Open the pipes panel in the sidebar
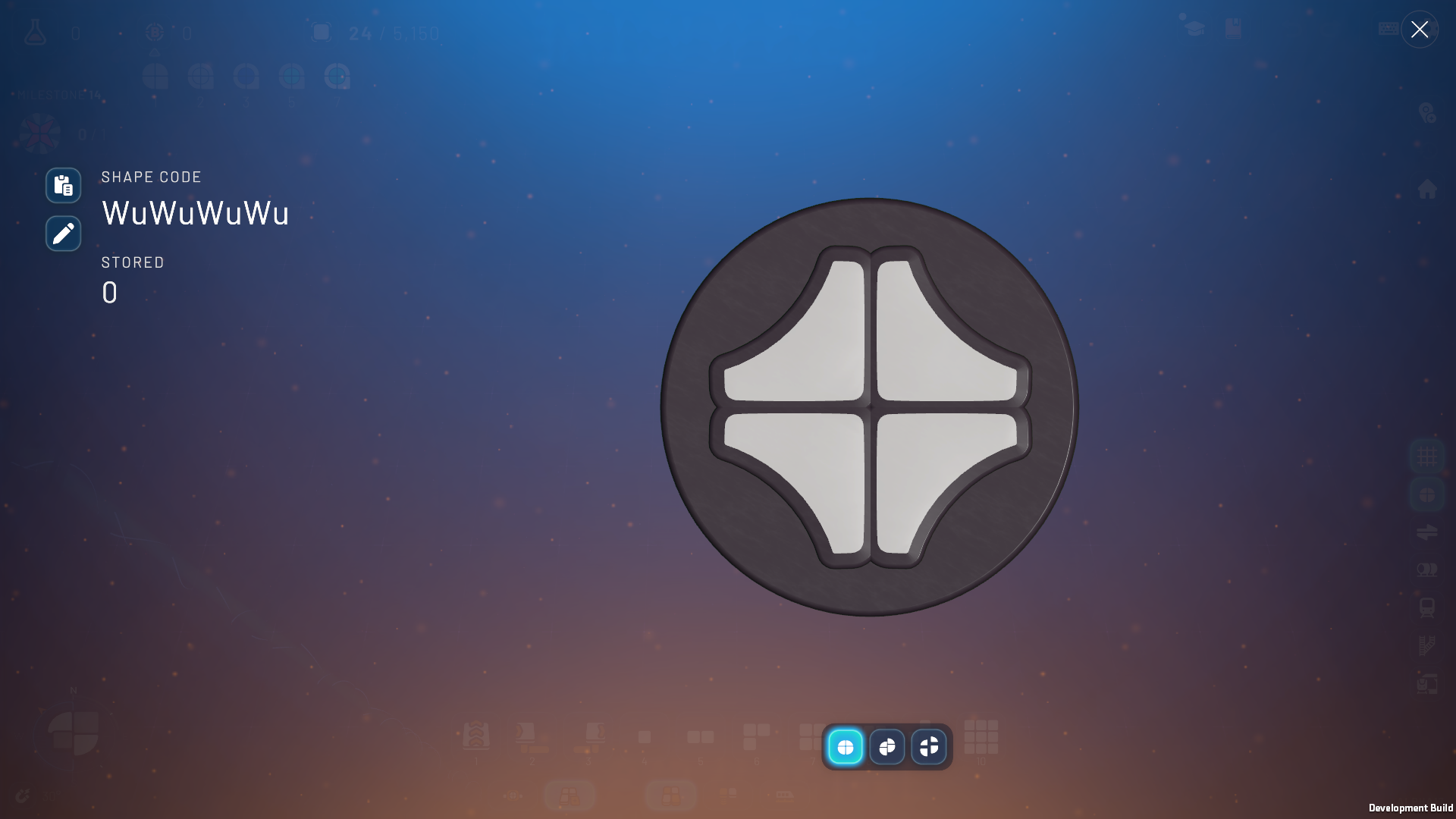The width and height of the screenshot is (1456, 819). (1428, 569)
